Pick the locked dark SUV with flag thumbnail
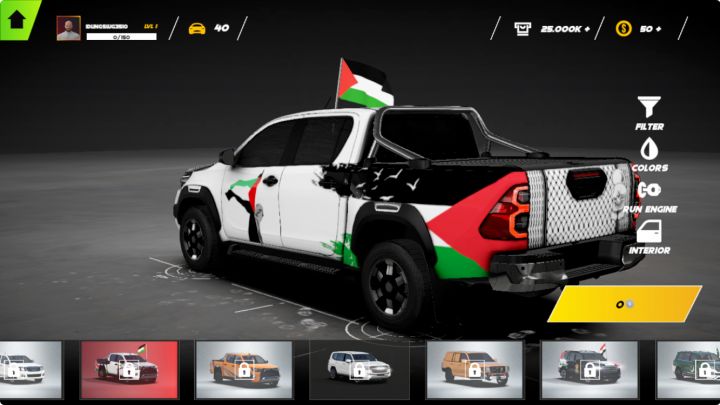The image size is (720, 405). pyautogui.click(x=589, y=369)
